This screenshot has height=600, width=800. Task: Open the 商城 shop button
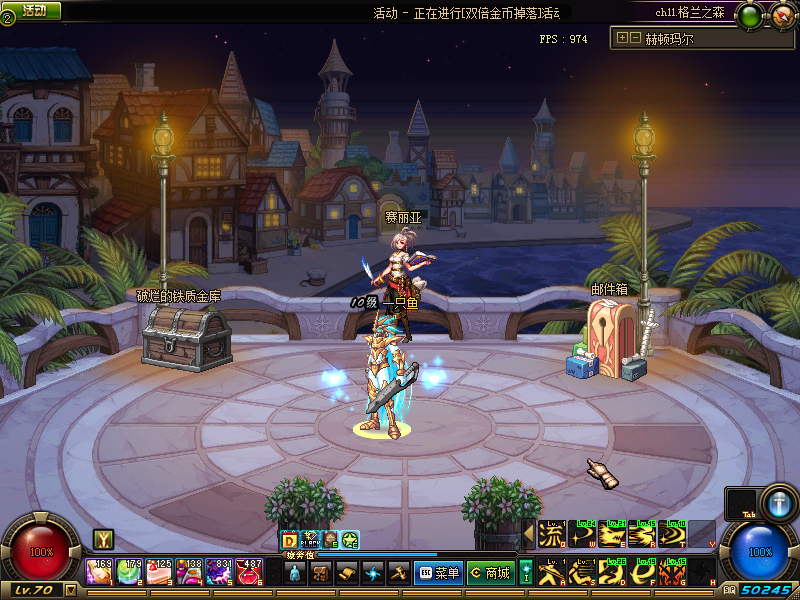[x=490, y=573]
